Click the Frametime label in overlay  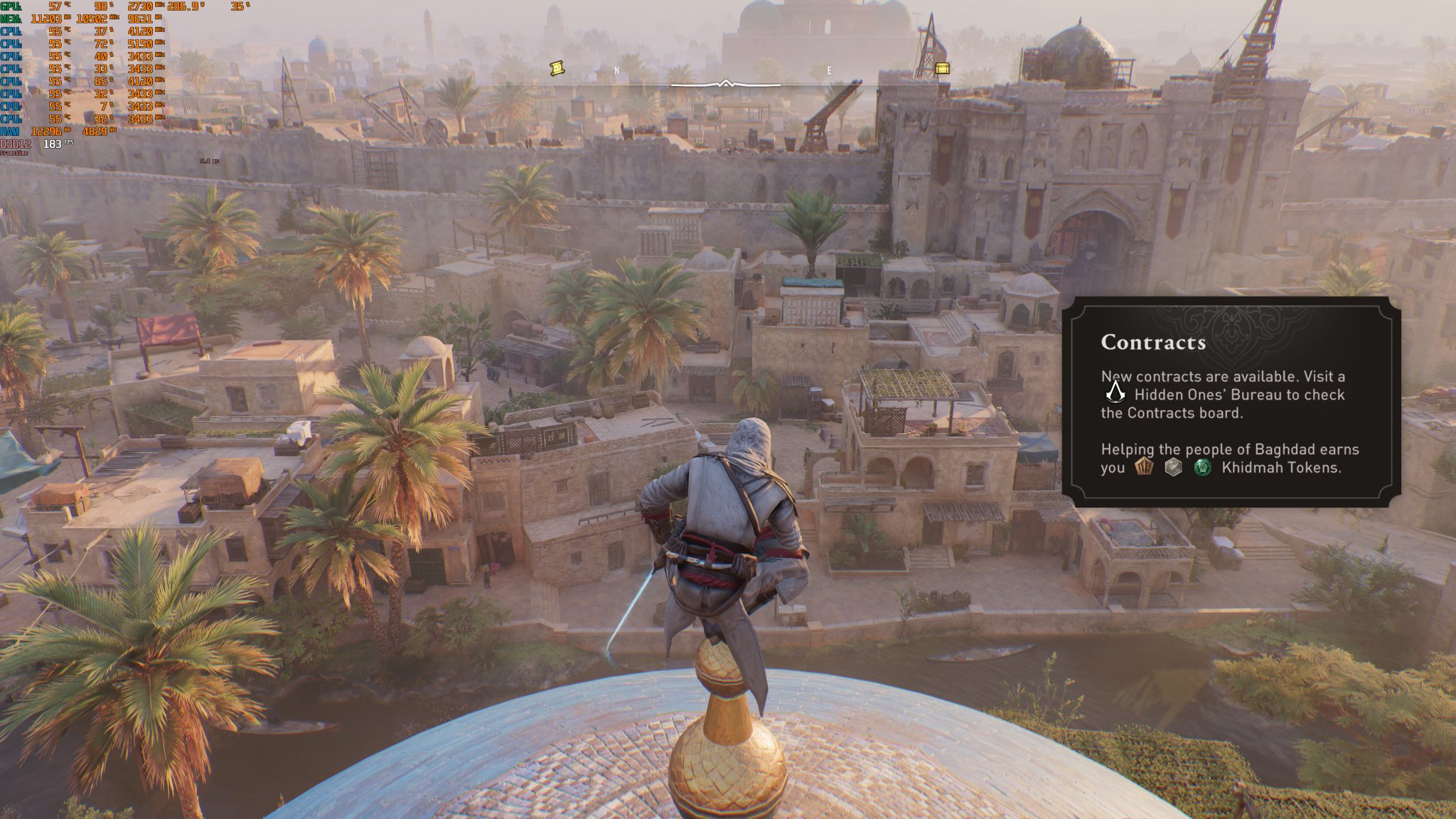point(16,153)
